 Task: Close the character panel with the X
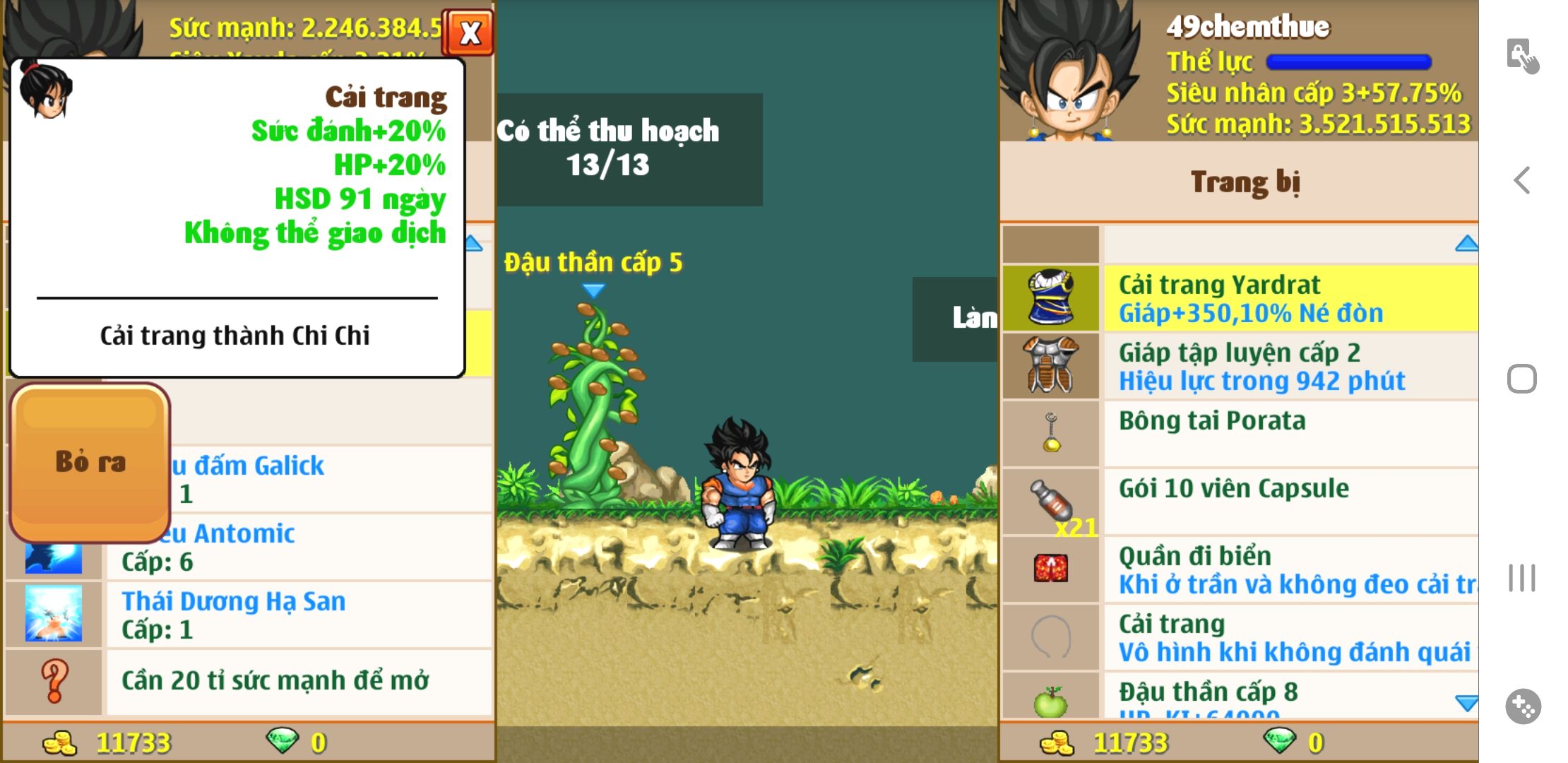469,32
